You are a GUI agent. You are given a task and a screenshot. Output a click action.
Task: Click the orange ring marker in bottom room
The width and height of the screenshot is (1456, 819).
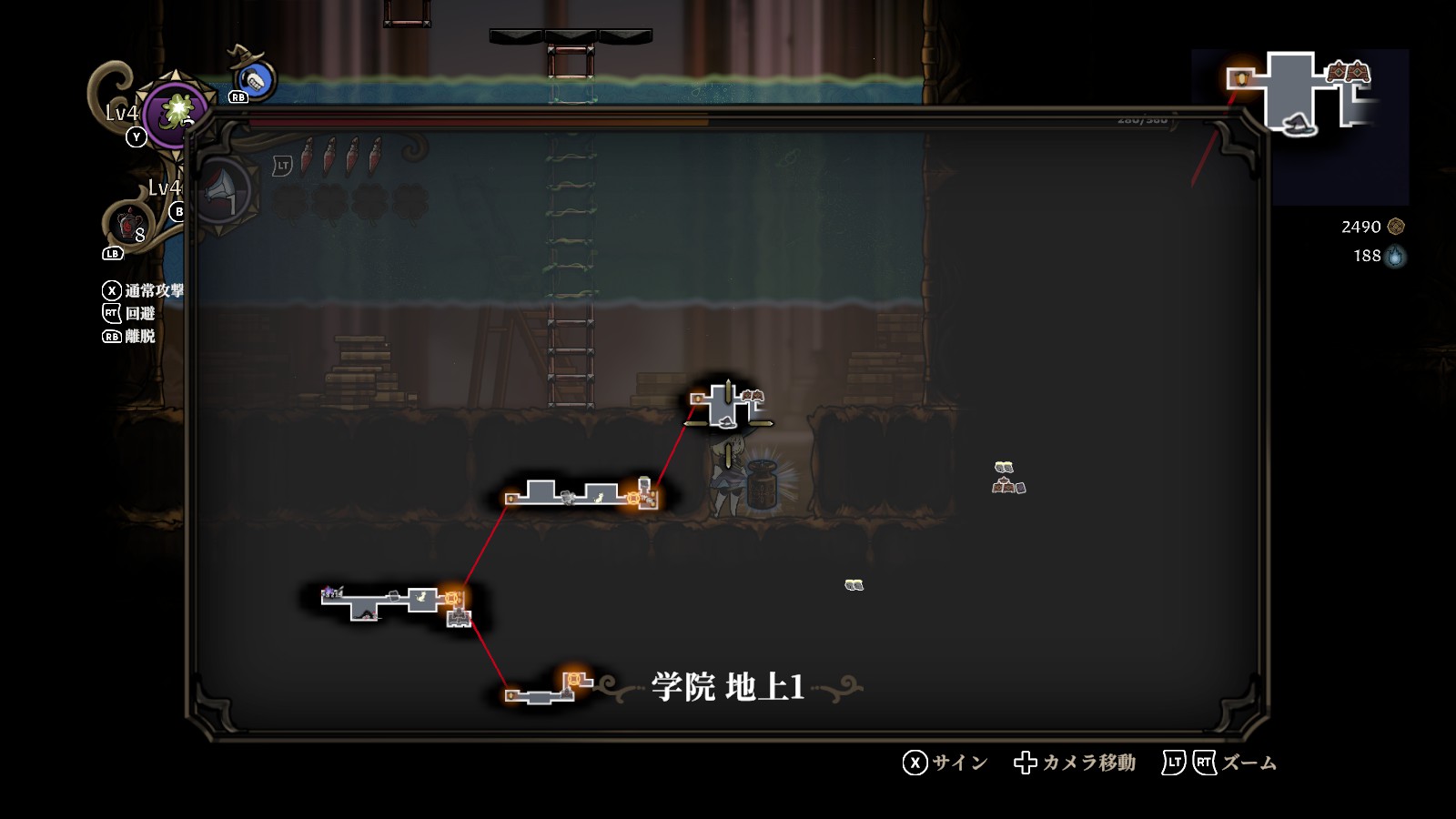[573, 678]
